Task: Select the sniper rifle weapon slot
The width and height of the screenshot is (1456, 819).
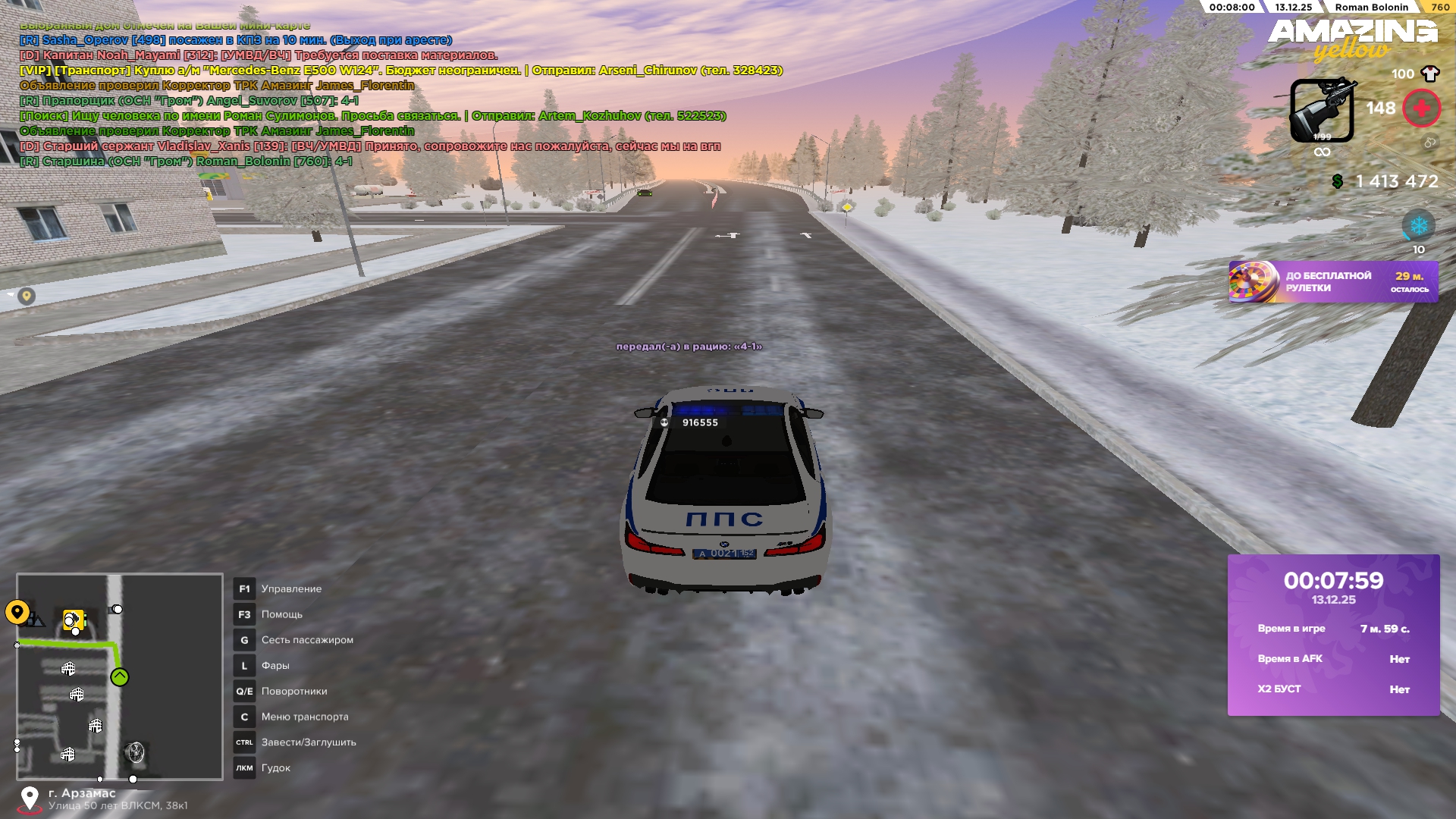Action: pyautogui.click(x=1322, y=111)
